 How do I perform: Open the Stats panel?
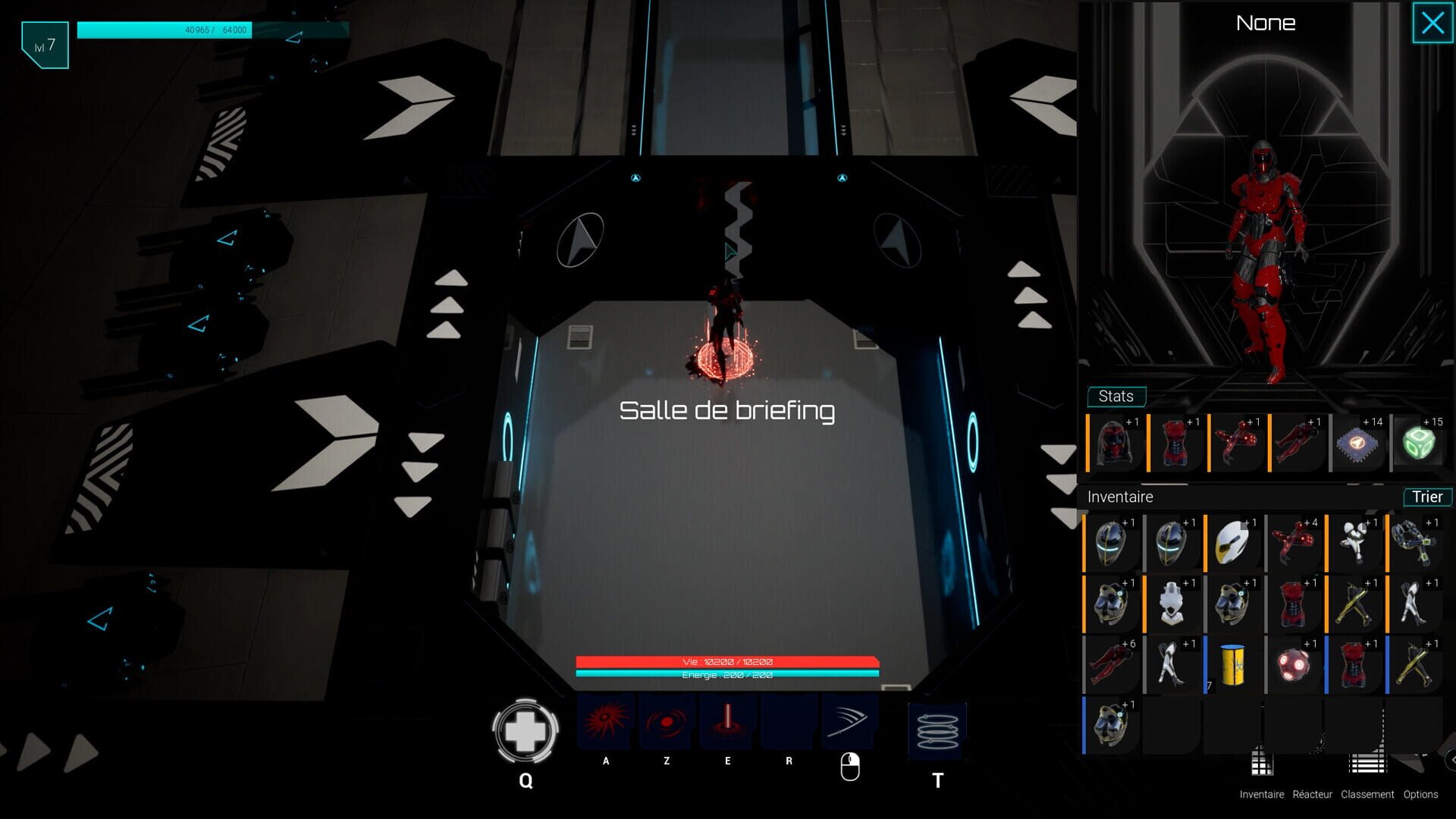1116,396
